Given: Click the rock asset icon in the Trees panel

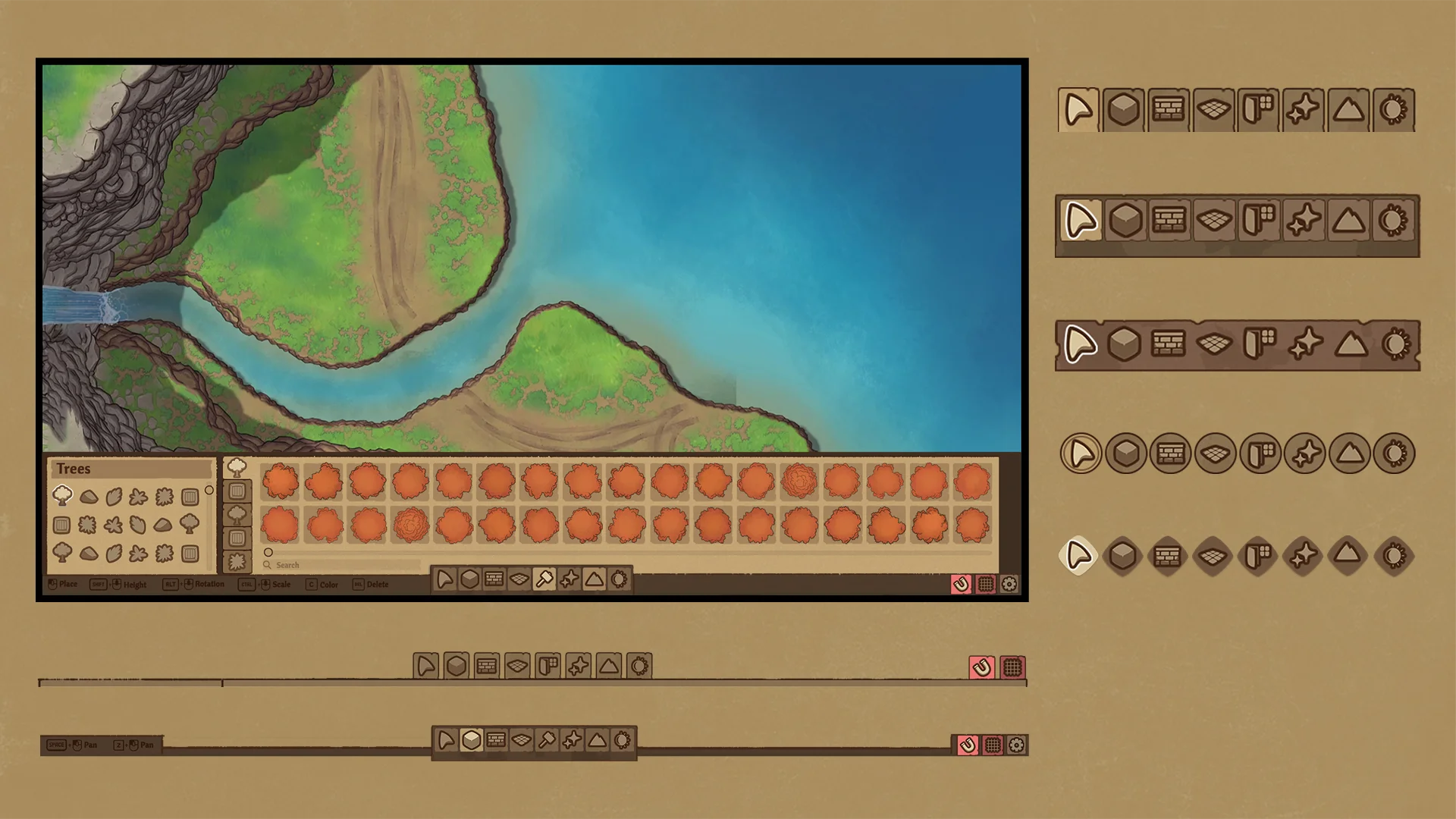Looking at the screenshot, I should point(89,496).
